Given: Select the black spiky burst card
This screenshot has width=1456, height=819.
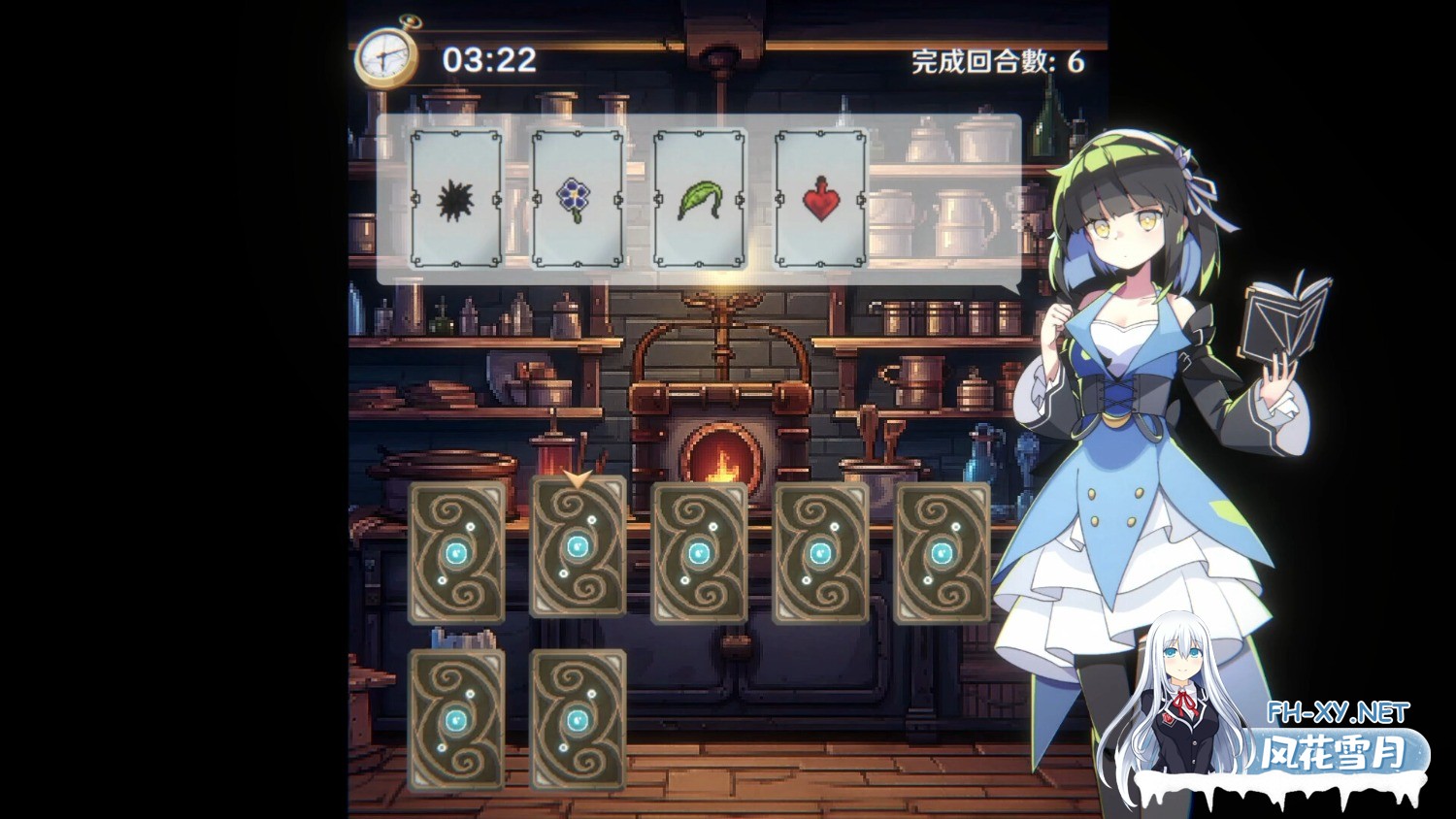Looking at the screenshot, I should tap(456, 199).
